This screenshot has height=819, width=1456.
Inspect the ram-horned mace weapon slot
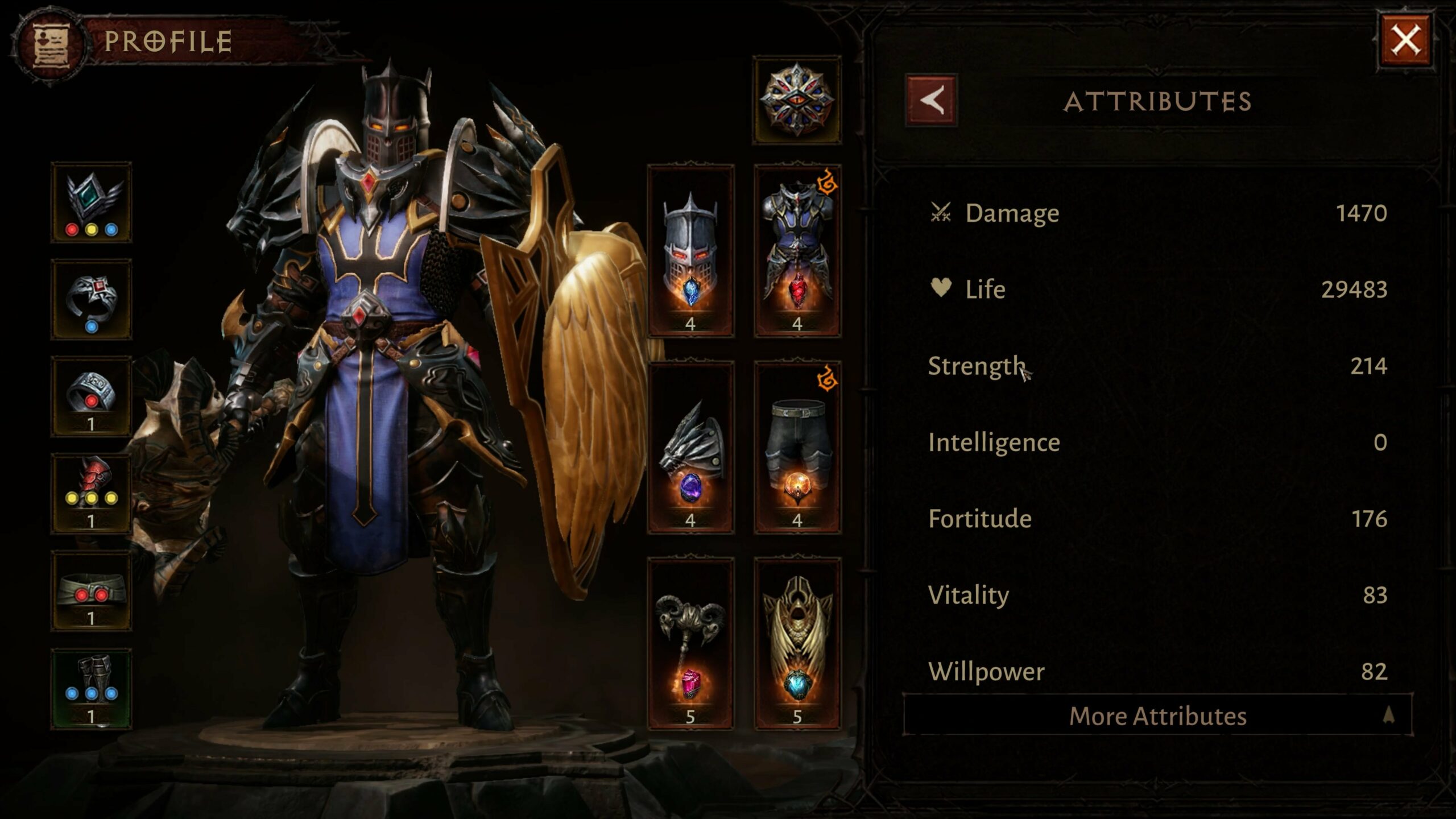[690, 644]
